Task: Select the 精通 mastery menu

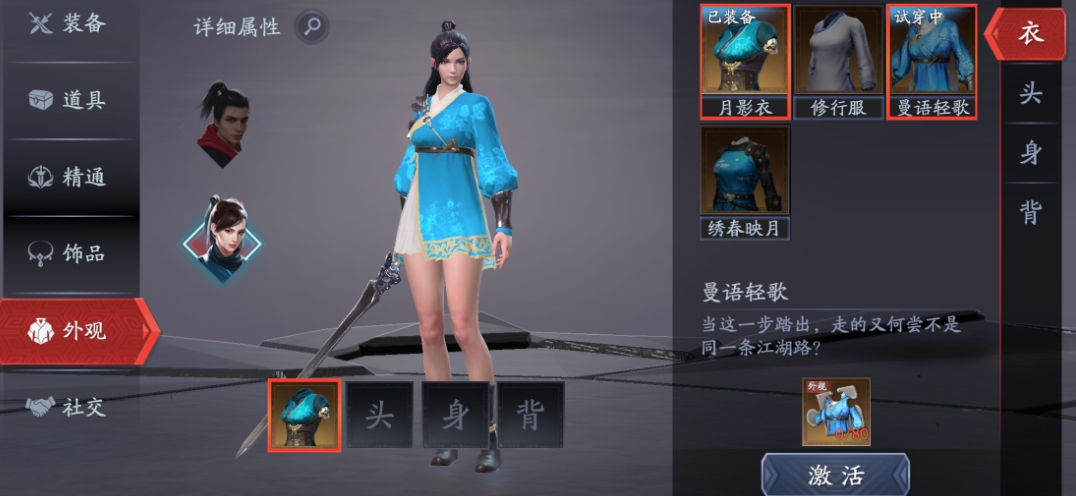Action: point(68,177)
